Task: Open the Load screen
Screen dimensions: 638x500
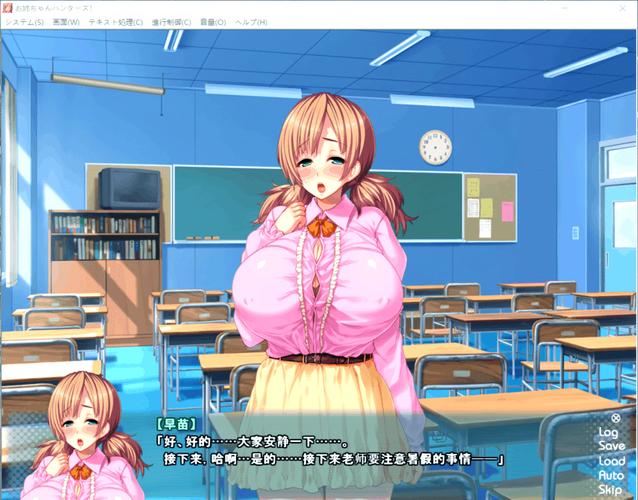Action: pos(612,461)
